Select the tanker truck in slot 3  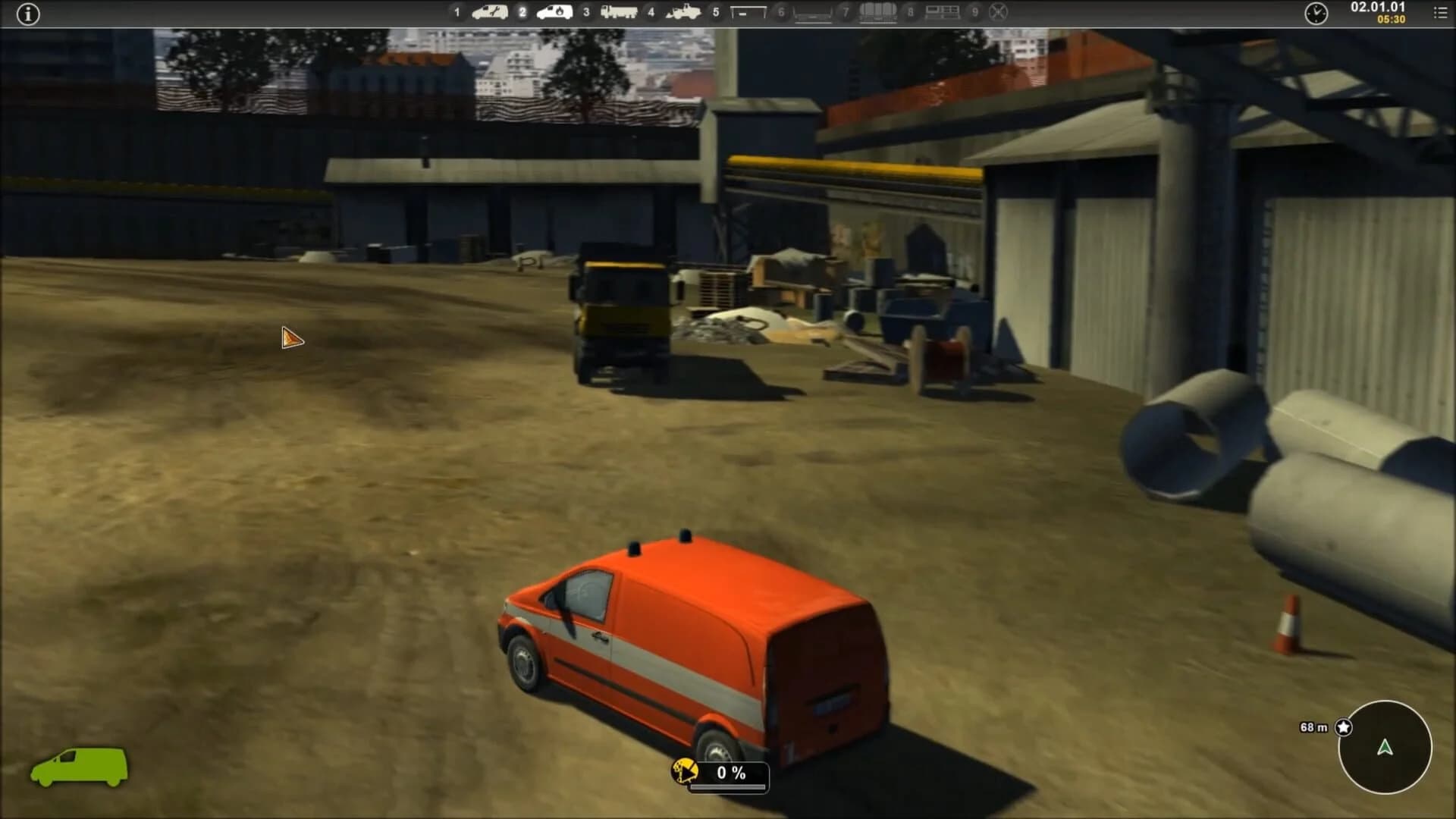tap(618, 13)
